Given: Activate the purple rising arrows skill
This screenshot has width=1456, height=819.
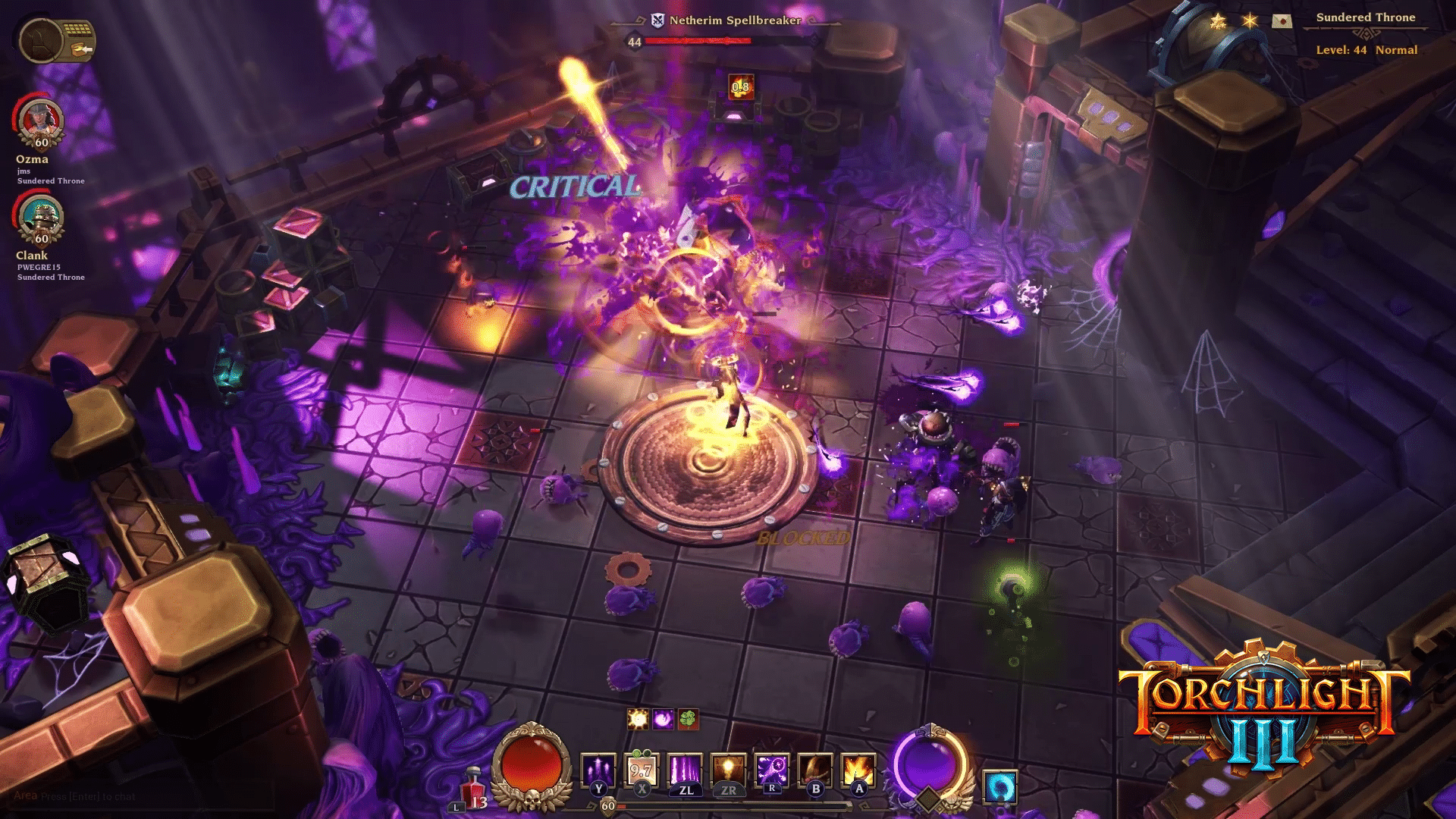Looking at the screenshot, I should (598, 770).
